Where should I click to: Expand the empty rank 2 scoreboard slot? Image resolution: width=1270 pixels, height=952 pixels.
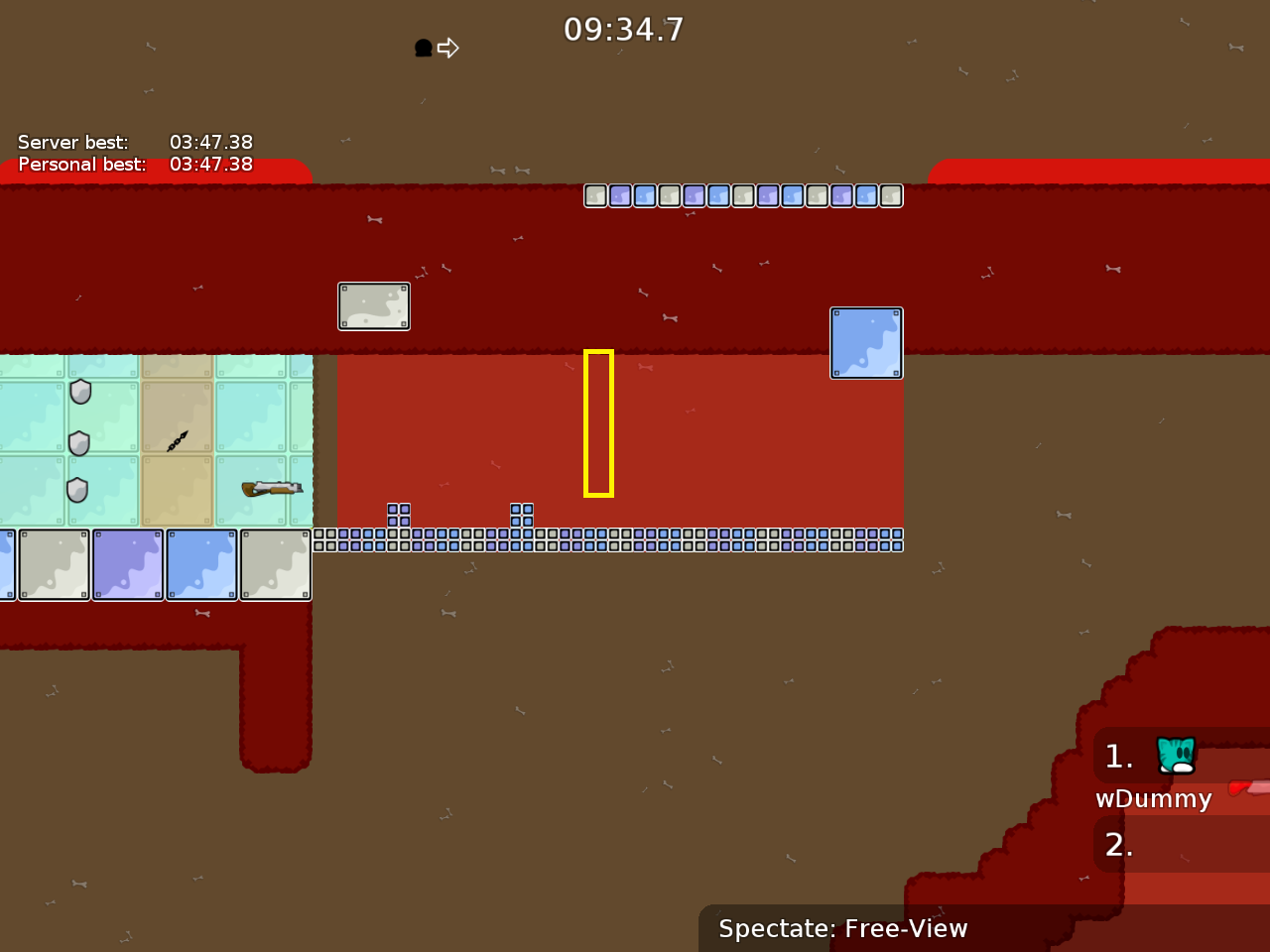pyautogui.click(x=1119, y=845)
